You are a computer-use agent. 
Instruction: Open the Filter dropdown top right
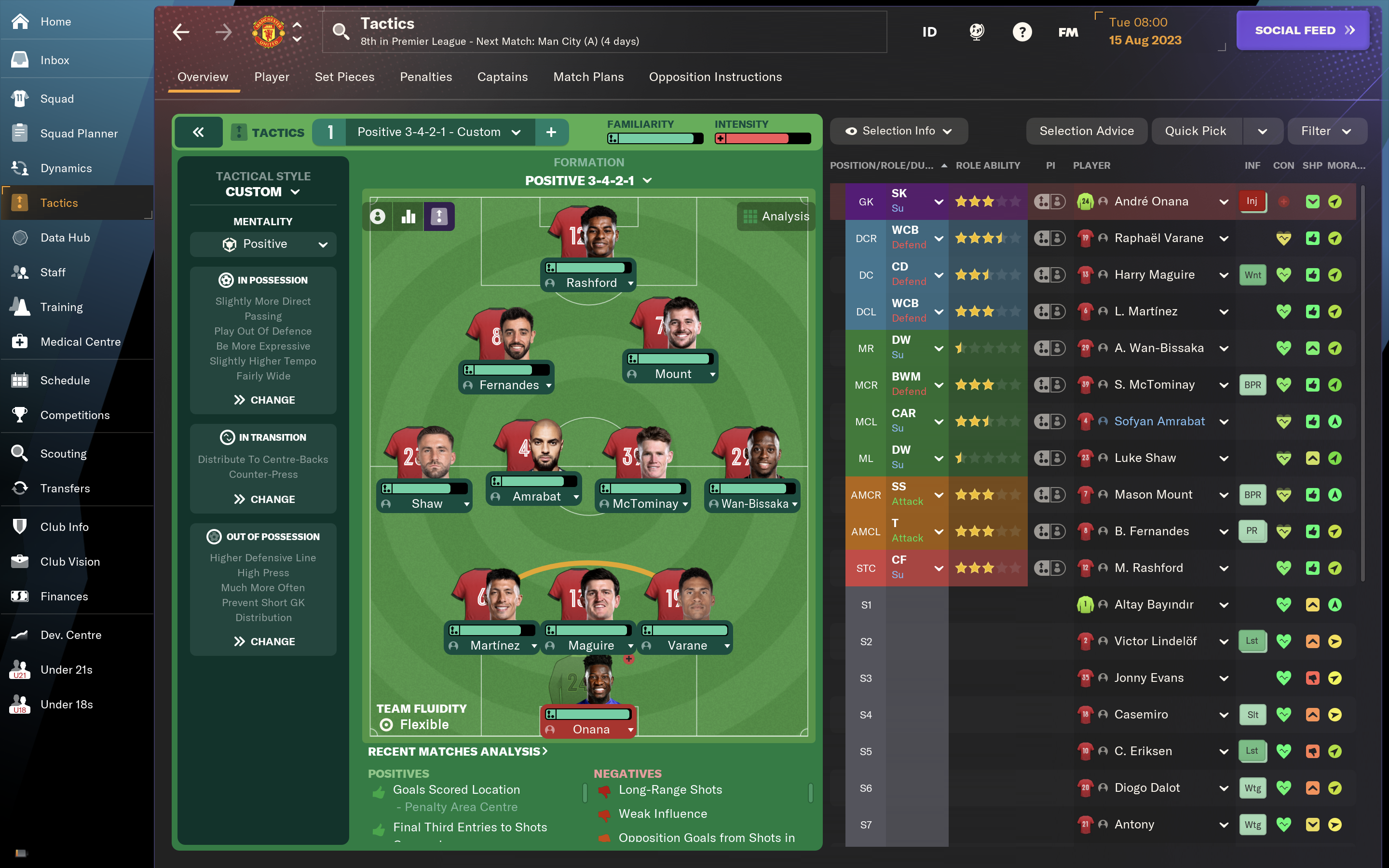[x=1326, y=131]
